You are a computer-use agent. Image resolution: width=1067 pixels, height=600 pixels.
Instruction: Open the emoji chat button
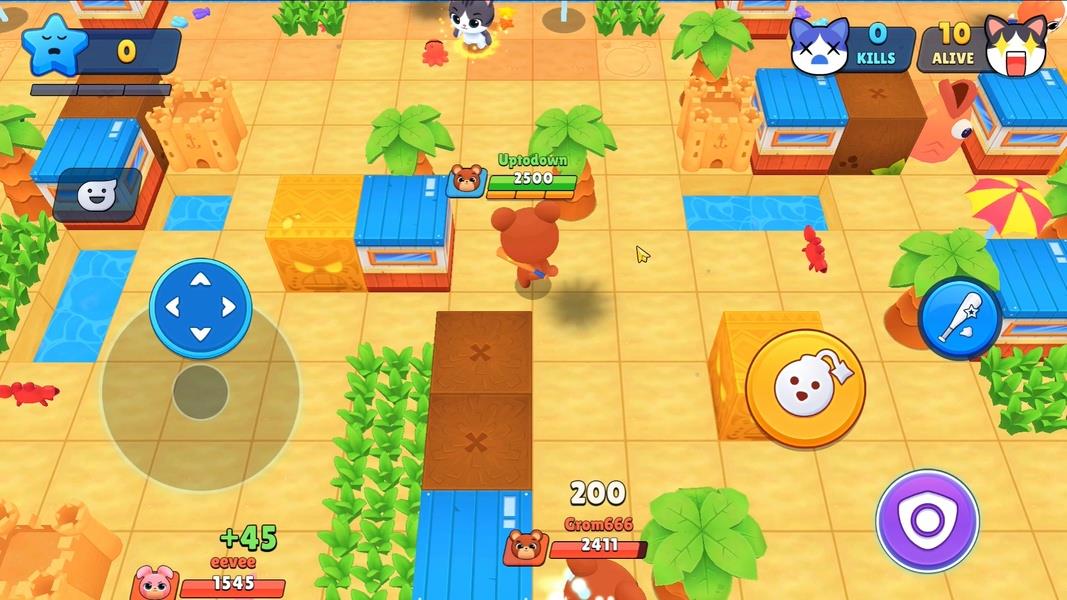97,195
